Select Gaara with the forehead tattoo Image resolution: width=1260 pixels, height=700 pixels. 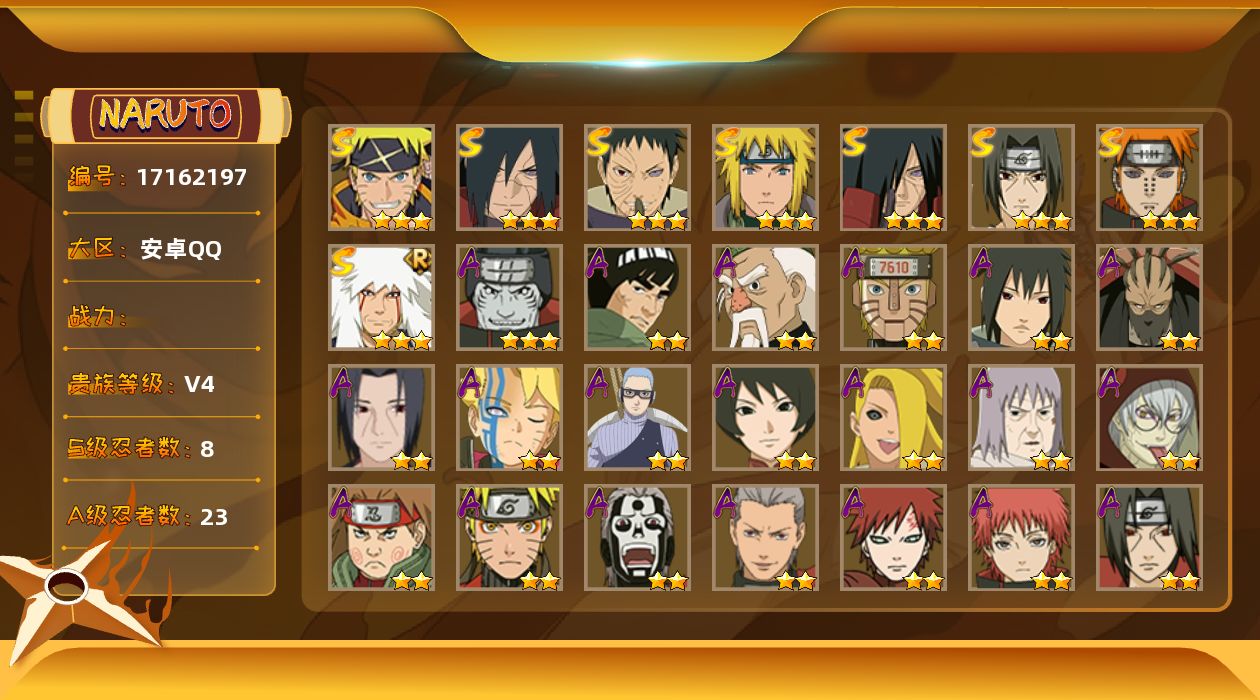tap(893, 537)
